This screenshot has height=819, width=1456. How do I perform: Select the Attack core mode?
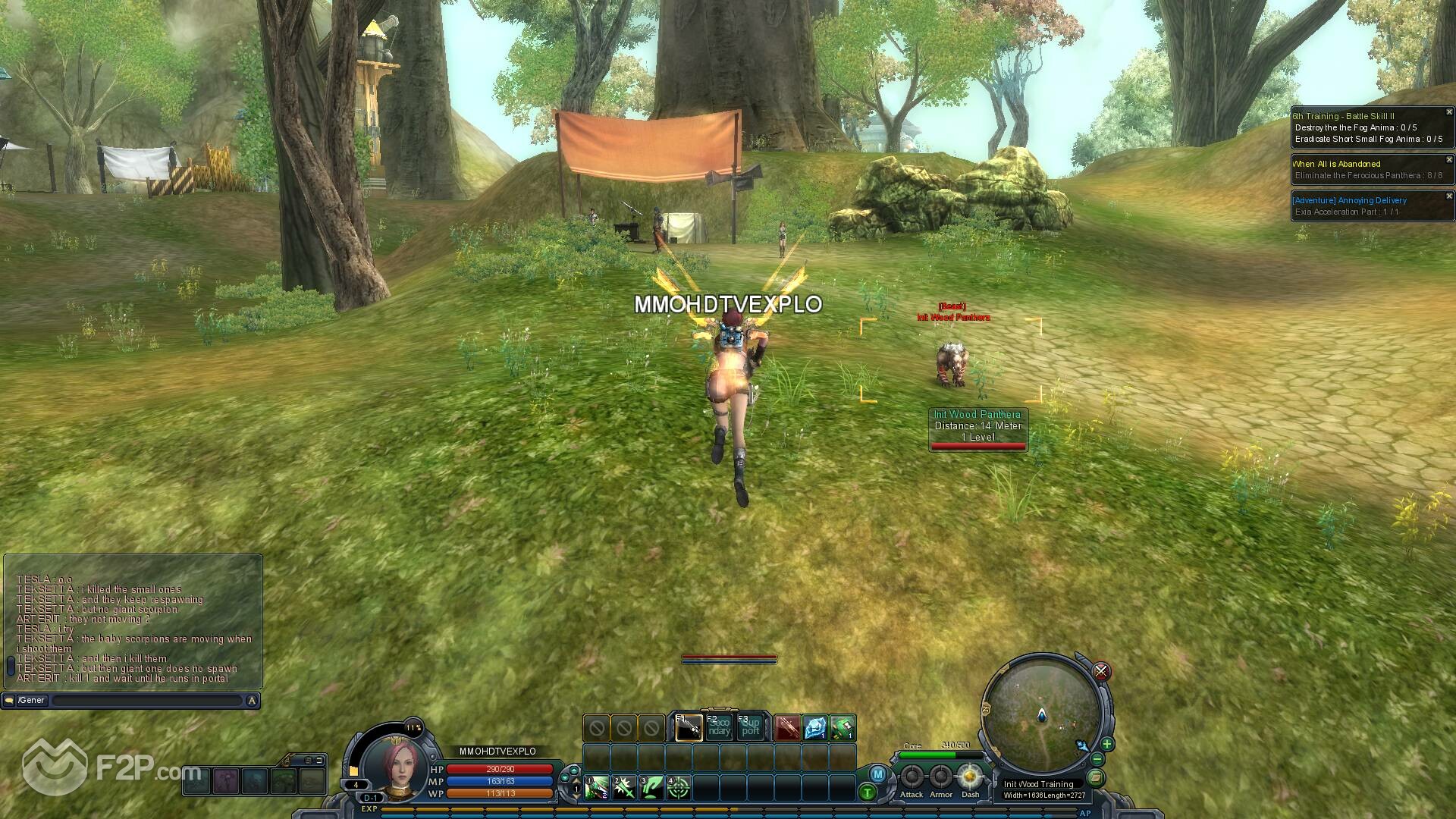click(x=912, y=777)
